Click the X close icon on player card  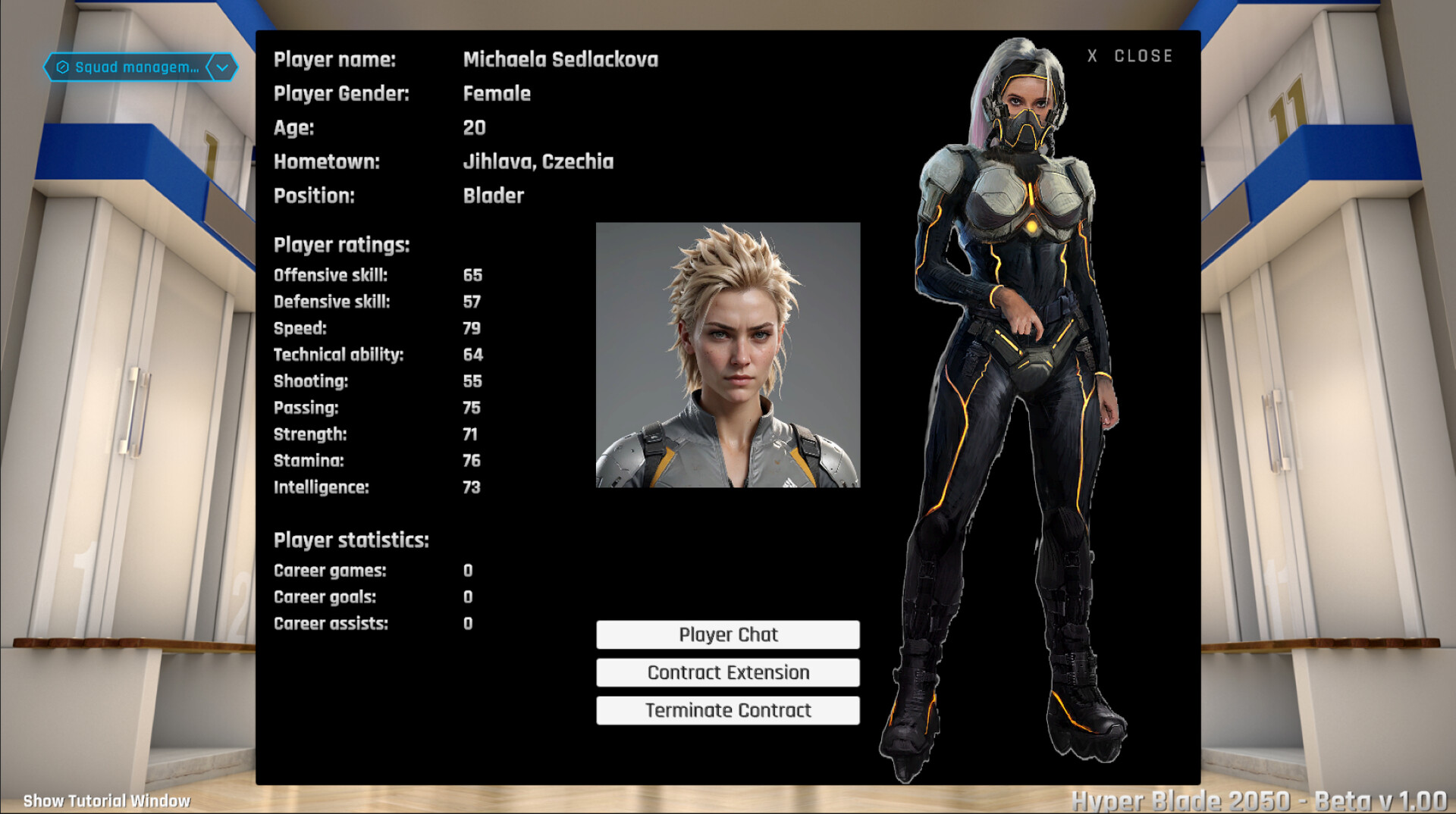pyautogui.click(x=1092, y=55)
